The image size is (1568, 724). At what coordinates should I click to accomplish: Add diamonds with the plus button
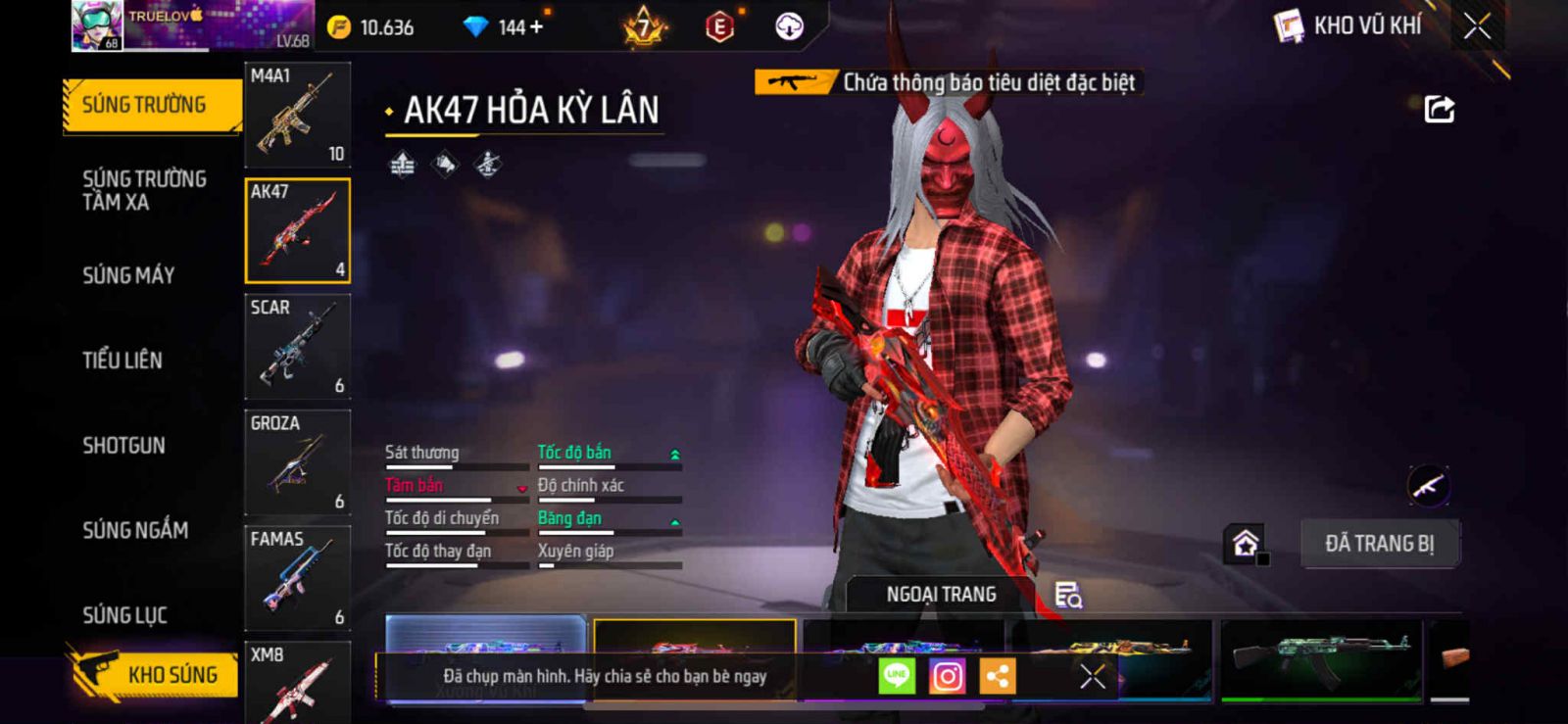click(x=536, y=26)
